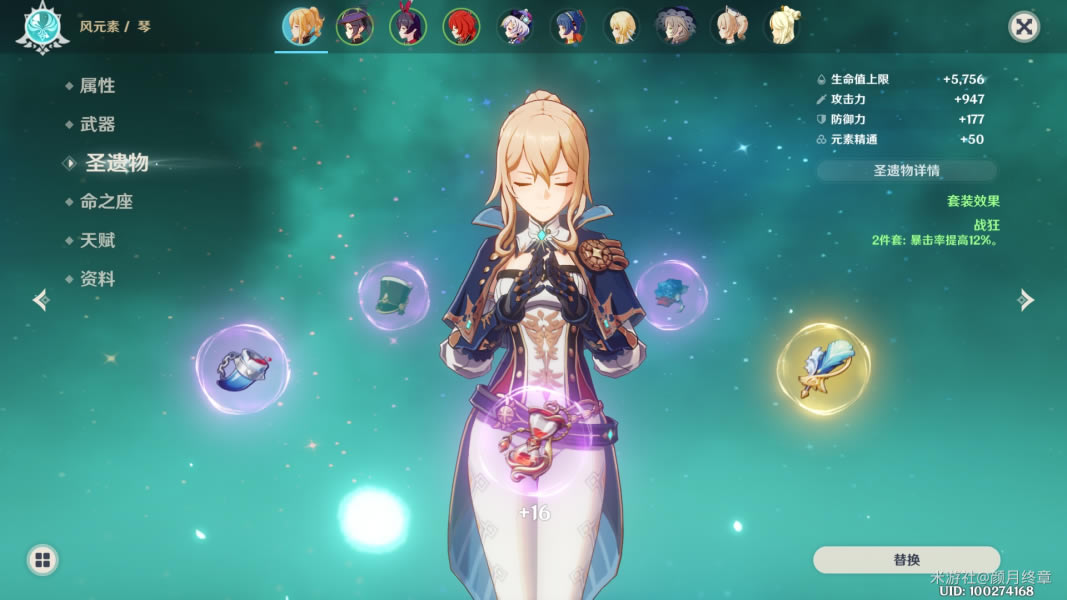Viewport: 1067px width, 600px height.
Task: Go to the previous character with the left arrow
Action: pos(41,300)
